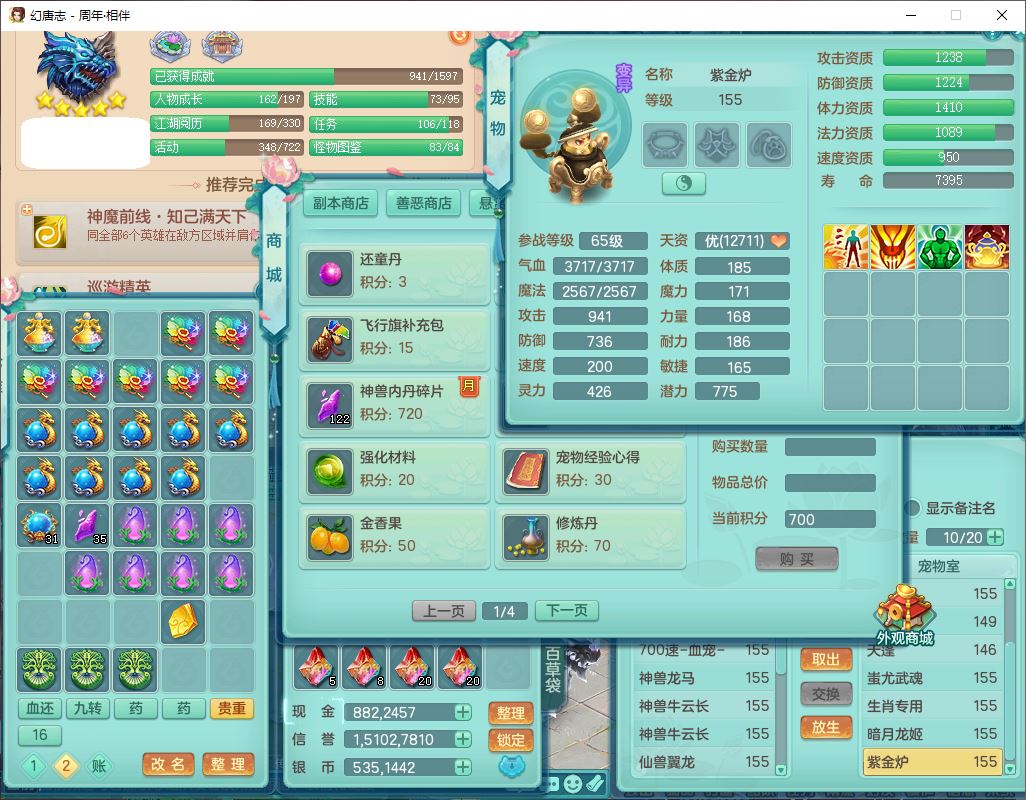The height and width of the screenshot is (800, 1026).
Task: Choose 修炼丹 in the shop list
Action: pos(591,535)
